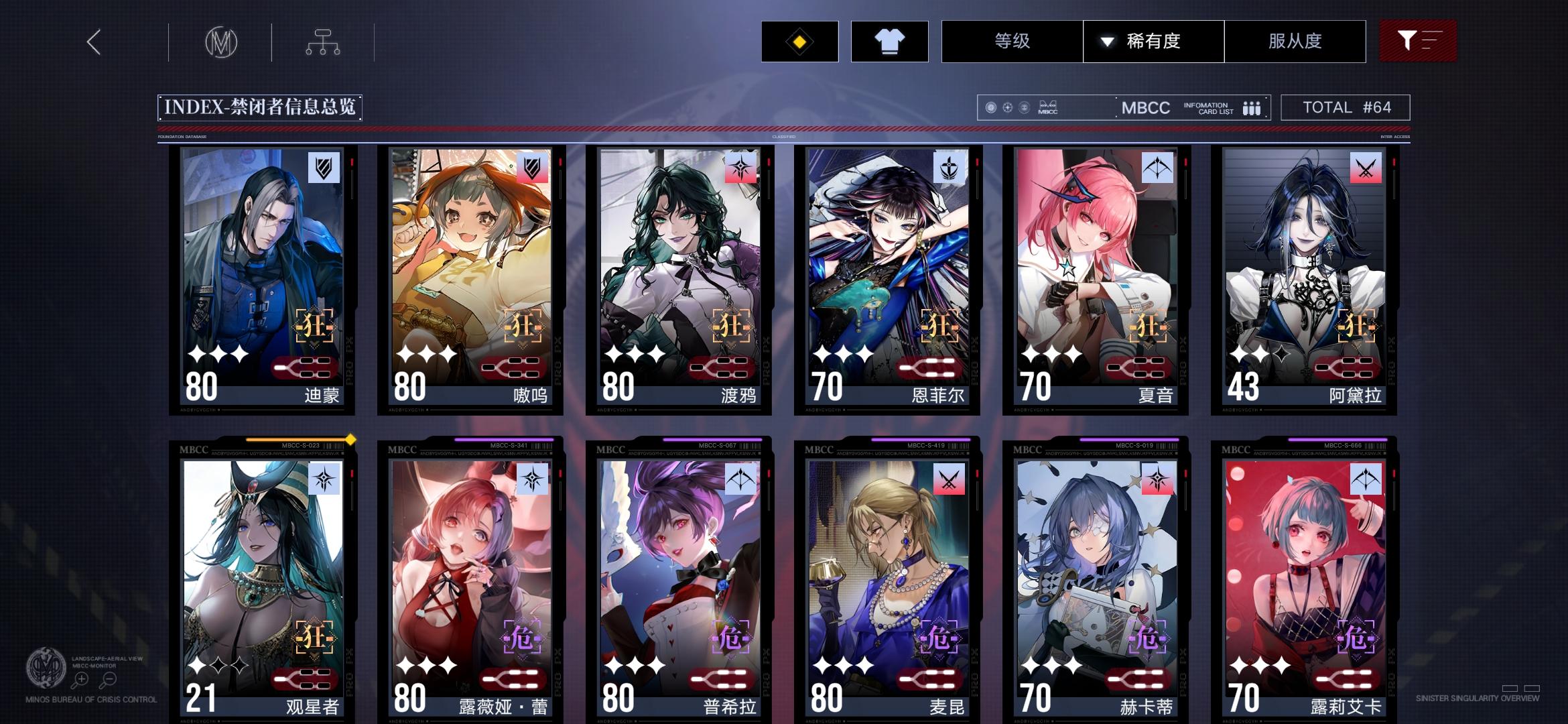Select the yellow diamond icon next to shirt icon

point(799,42)
